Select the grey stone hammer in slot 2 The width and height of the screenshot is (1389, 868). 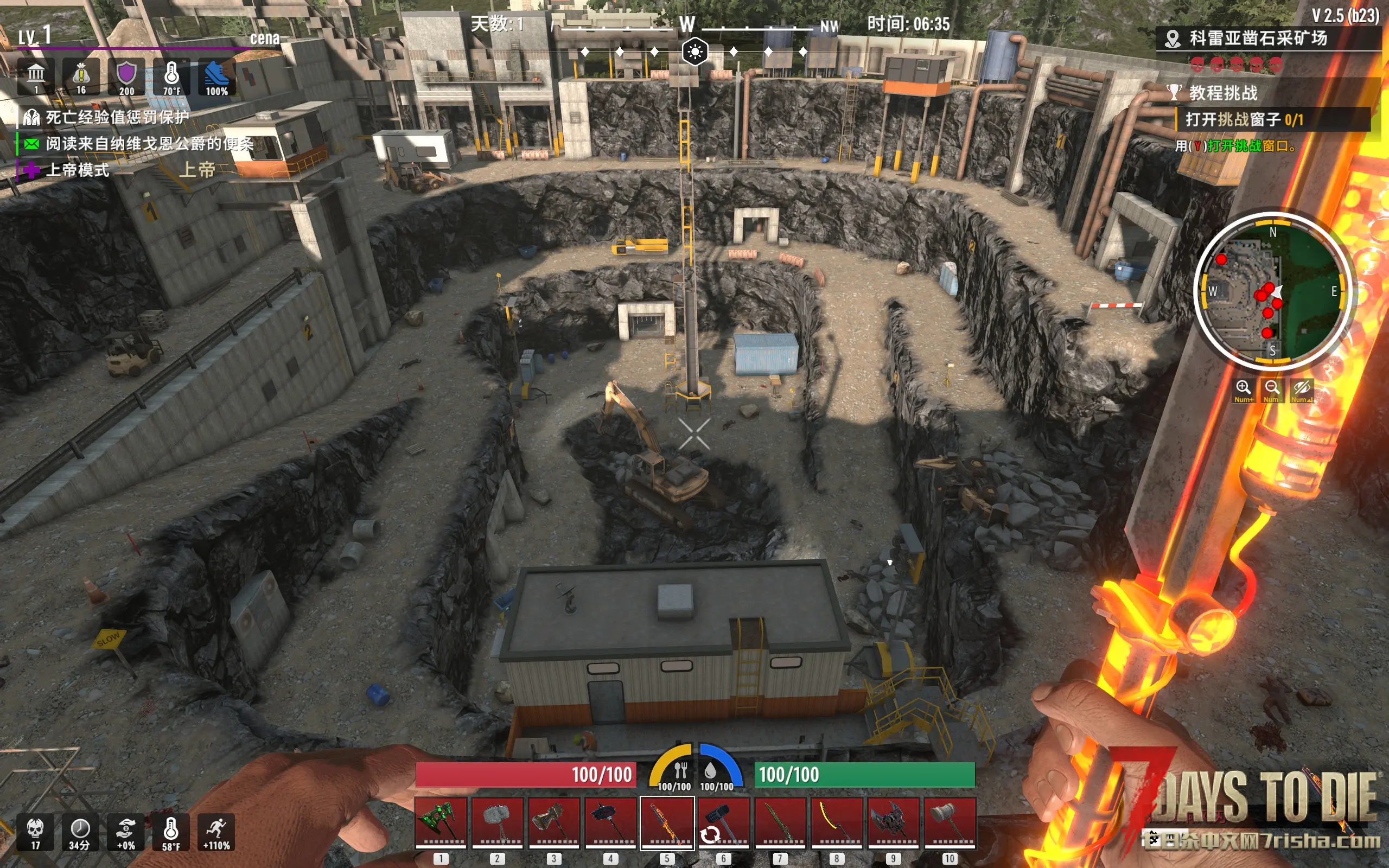pyautogui.click(x=497, y=822)
